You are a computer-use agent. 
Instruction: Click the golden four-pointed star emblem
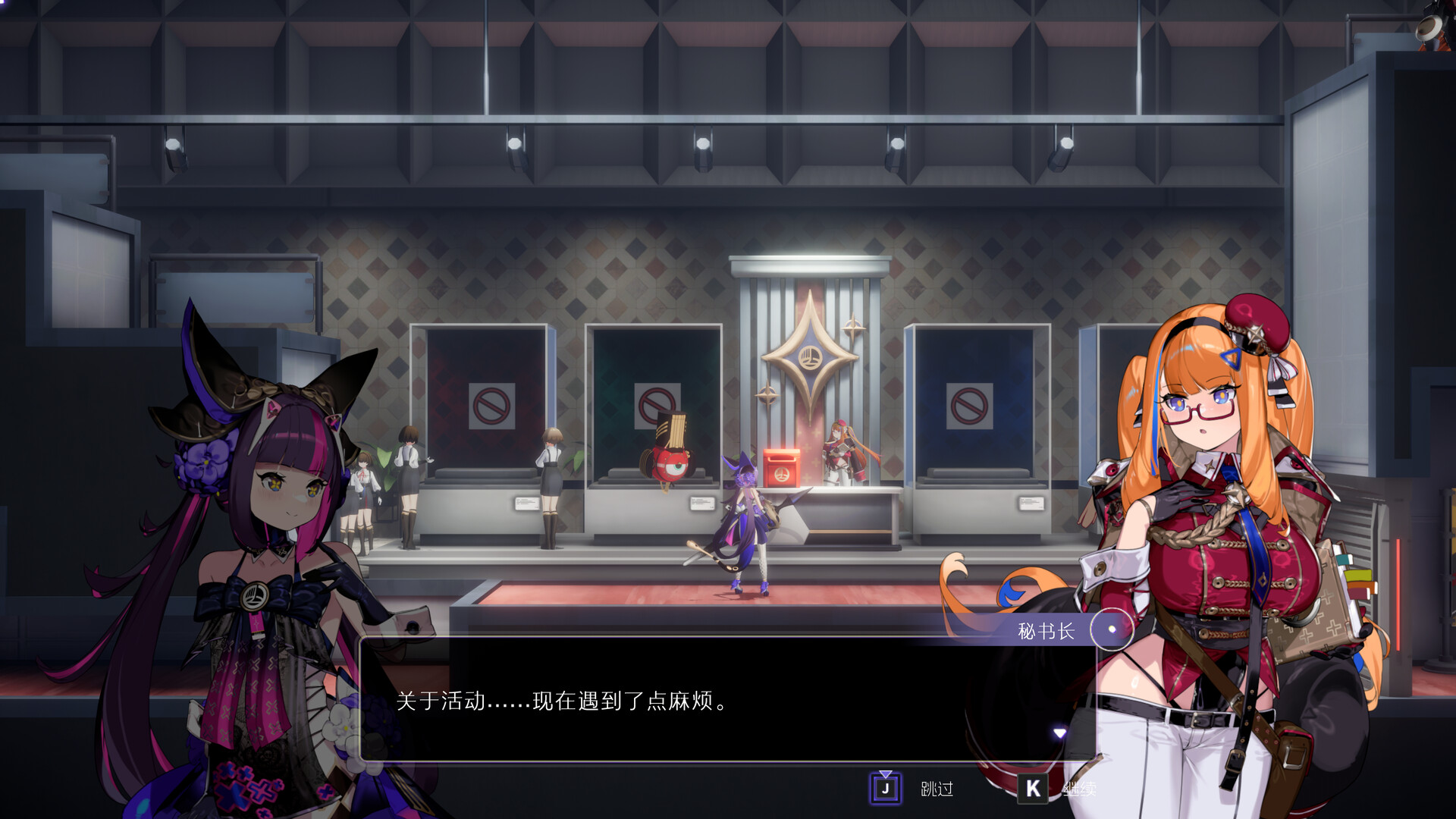[x=810, y=356]
